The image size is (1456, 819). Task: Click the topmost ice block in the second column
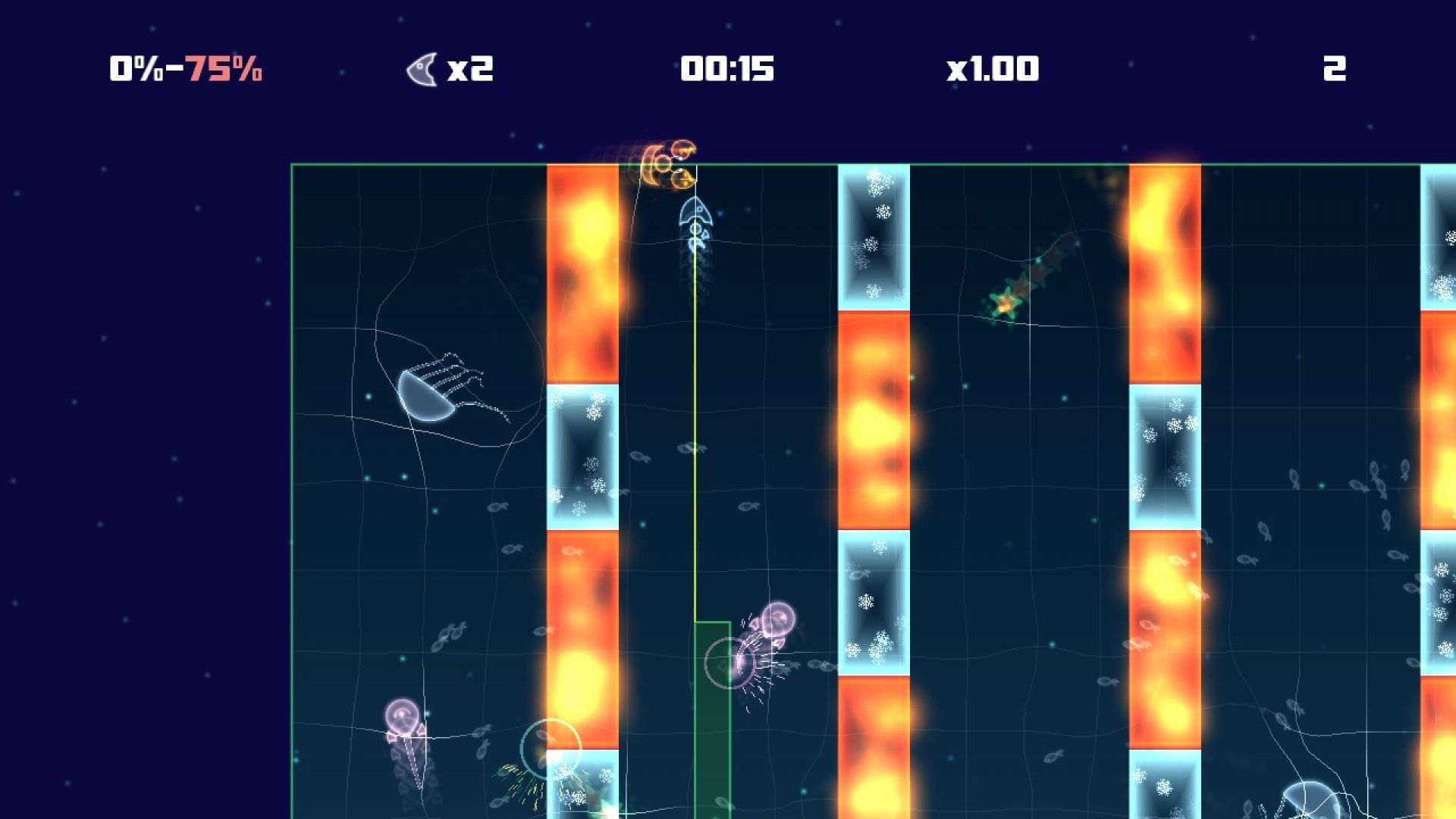click(x=872, y=235)
